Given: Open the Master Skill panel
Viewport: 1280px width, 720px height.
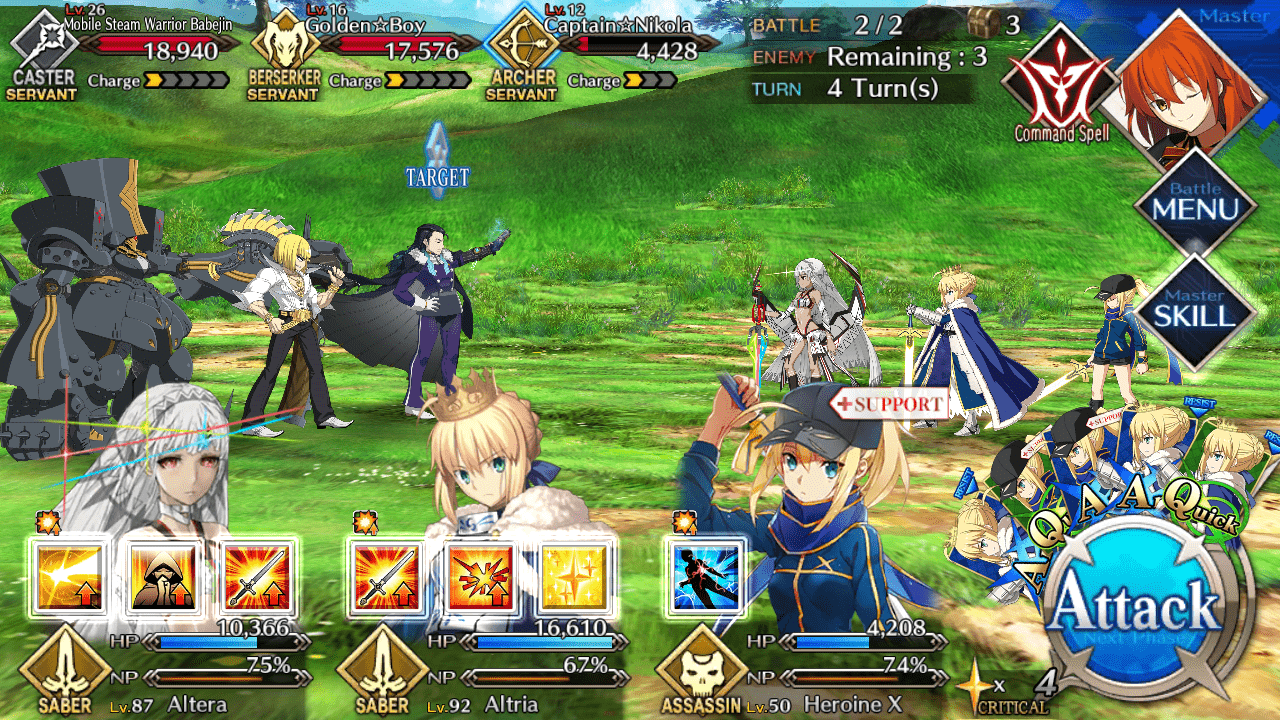Looking at the screenshot, I should tap(1195, 312).
